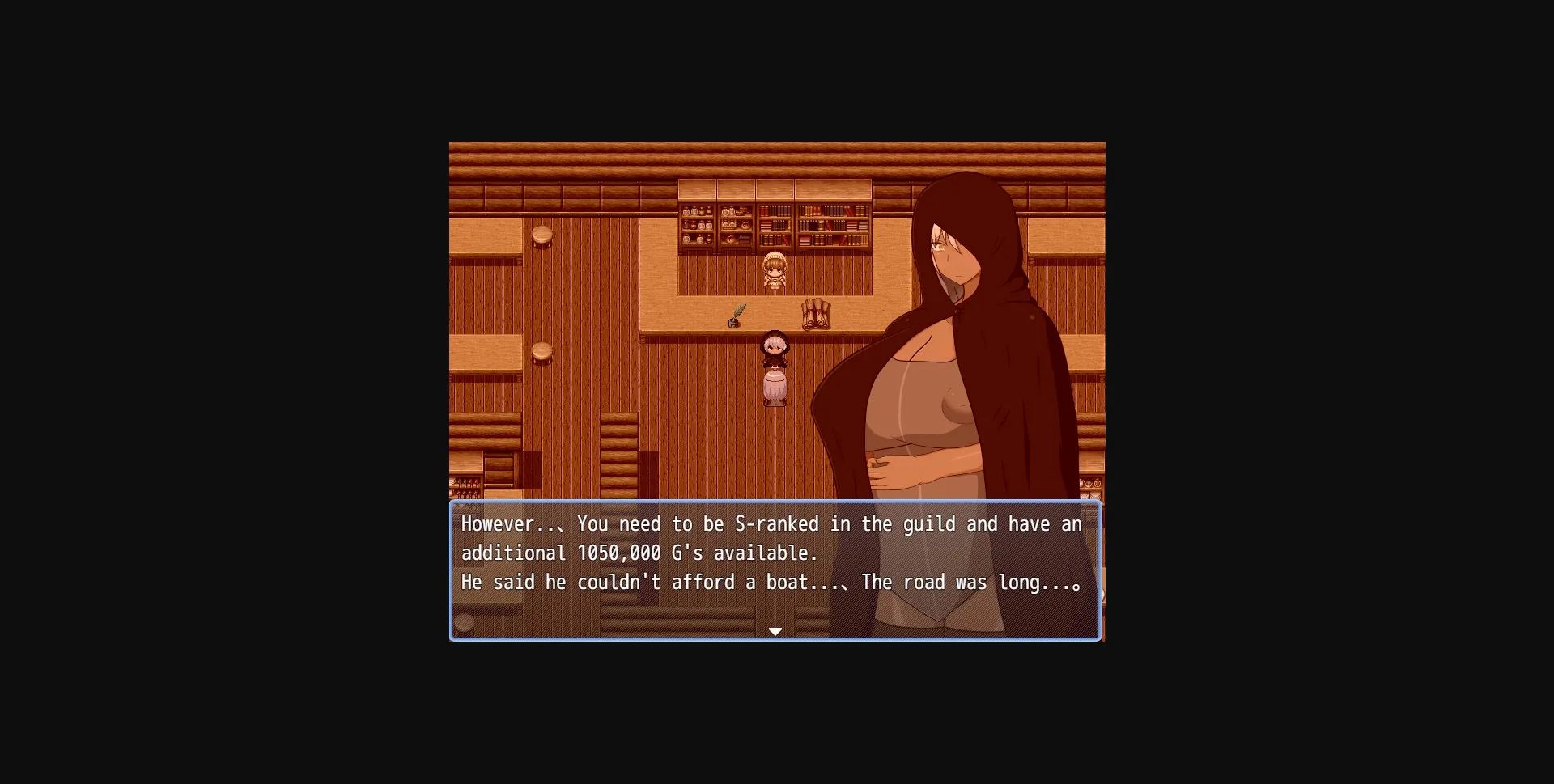Screen dimensions: 1554x784
Task: Click the blue border of the message window
Action: [775, 502]
